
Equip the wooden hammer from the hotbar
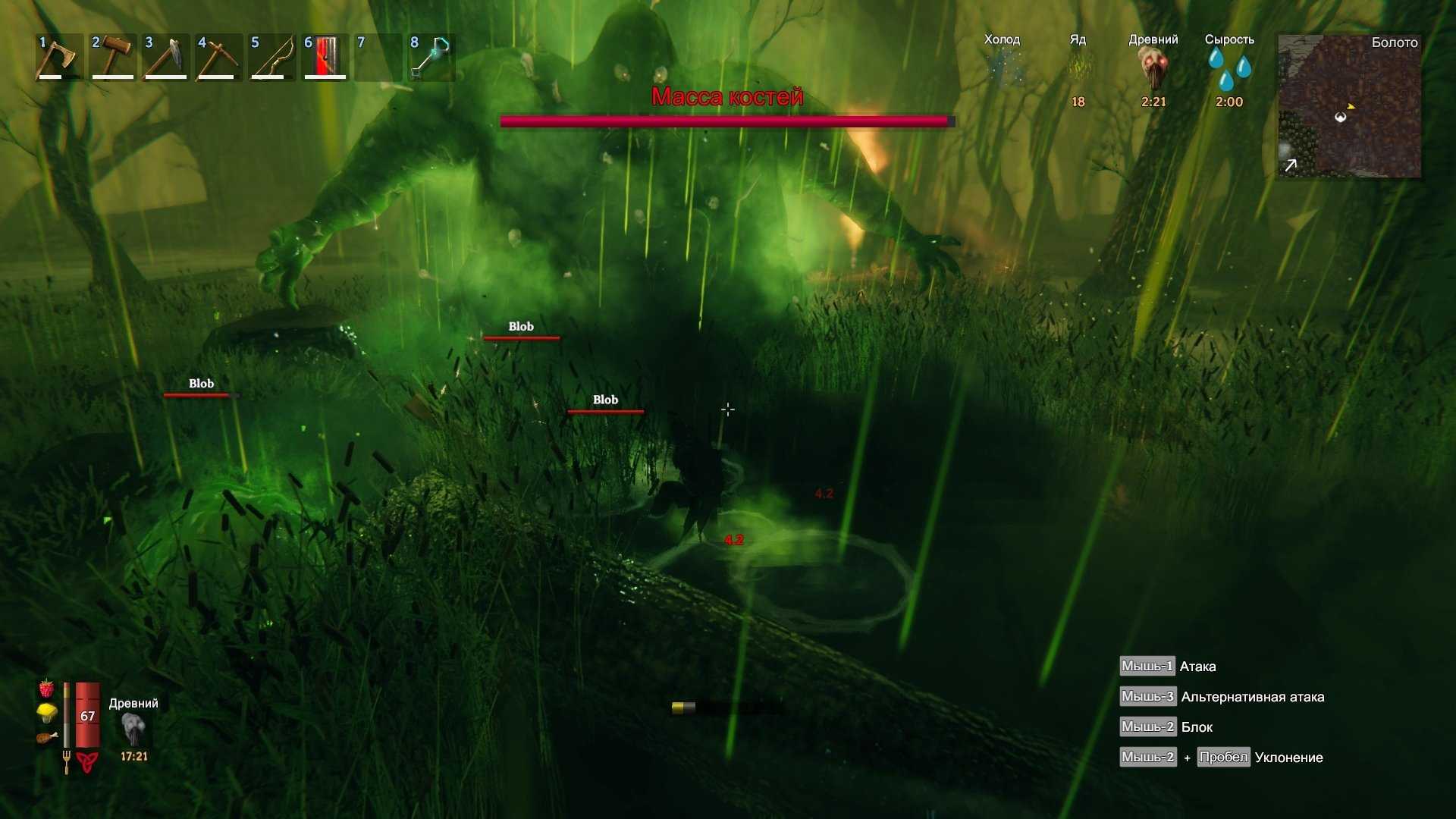point(112,57)
